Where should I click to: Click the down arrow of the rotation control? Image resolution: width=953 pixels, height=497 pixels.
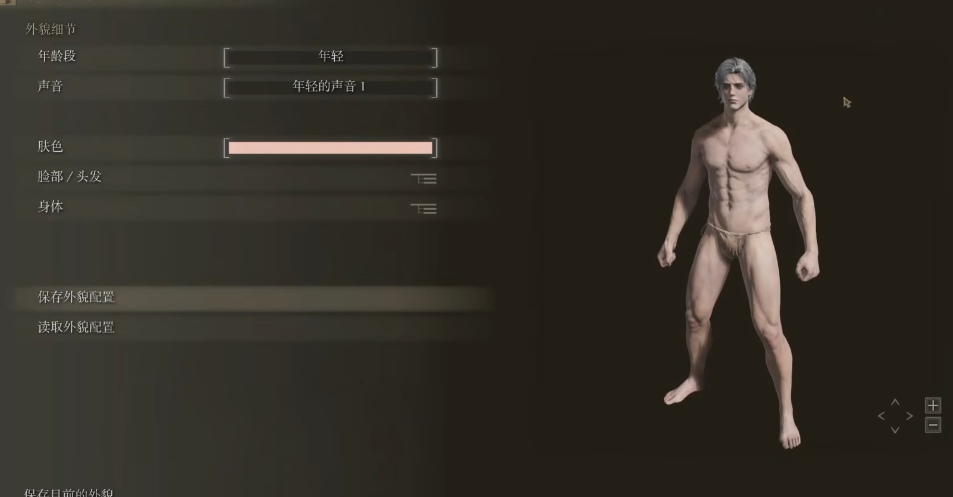pos(895,430)
